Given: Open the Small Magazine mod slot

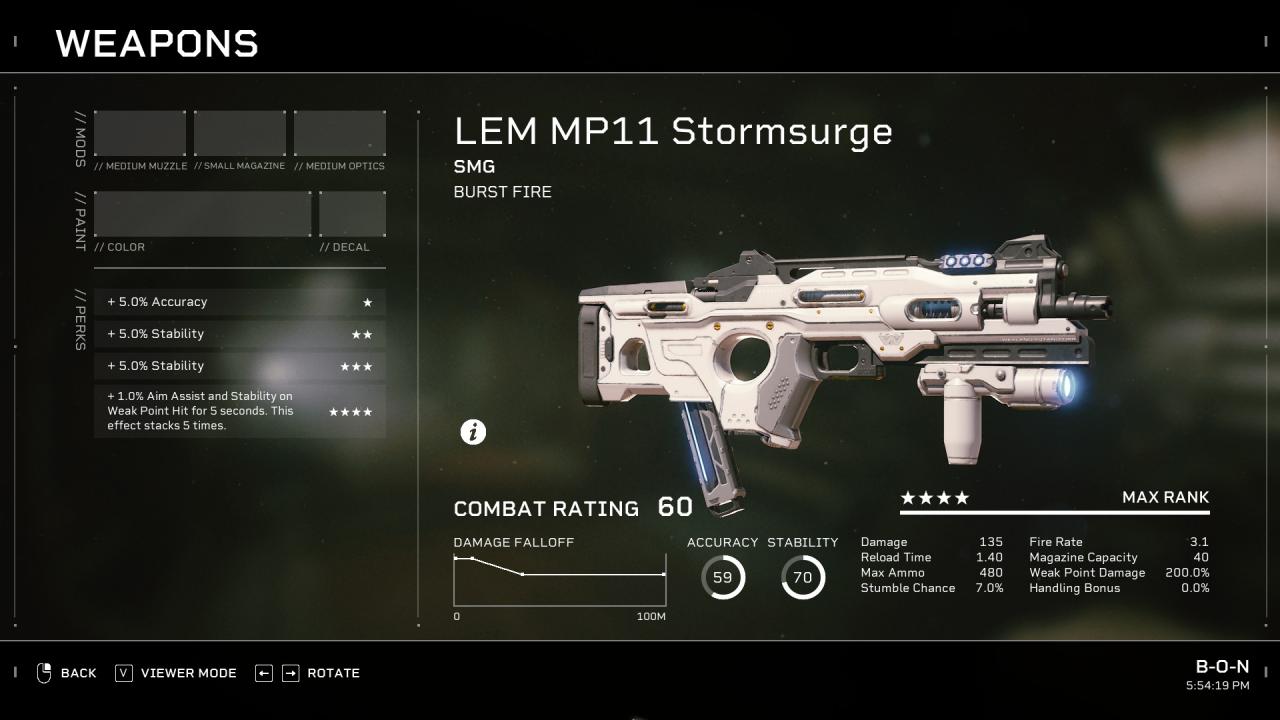Looking at the screenshot, I should 240,134.
